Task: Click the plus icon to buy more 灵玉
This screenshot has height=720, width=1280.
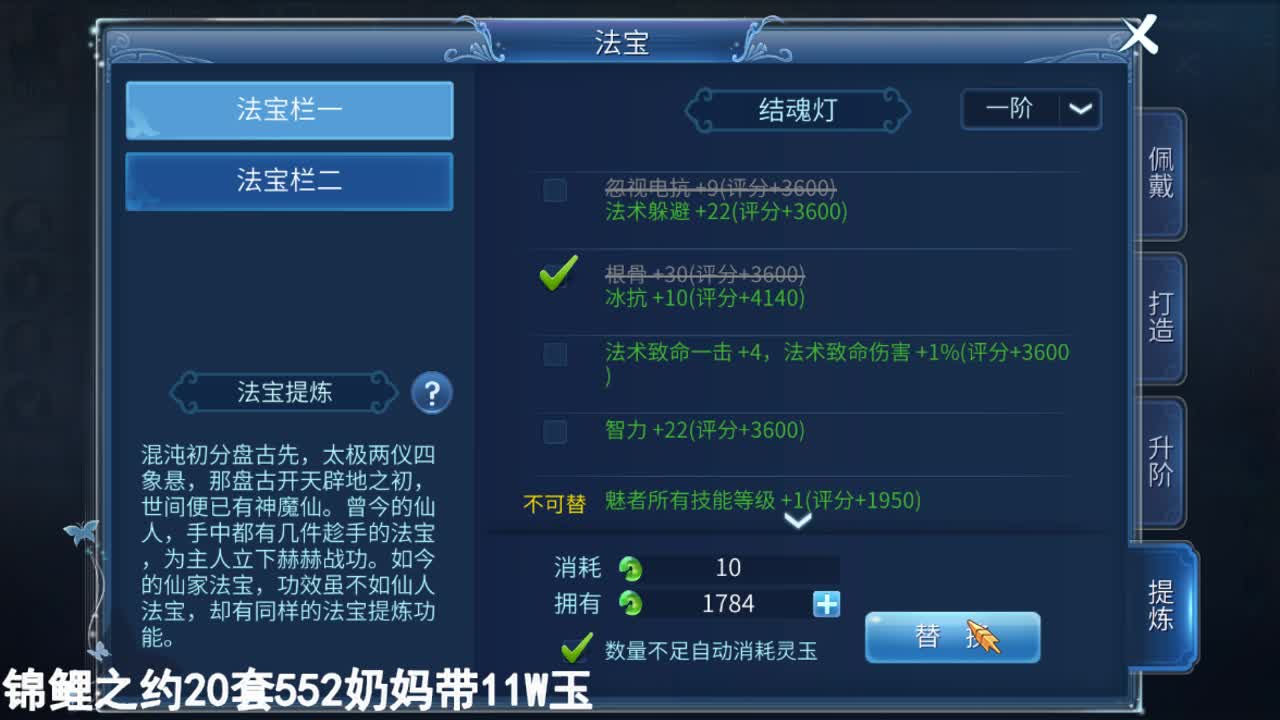Action: [x=828, y=604]
